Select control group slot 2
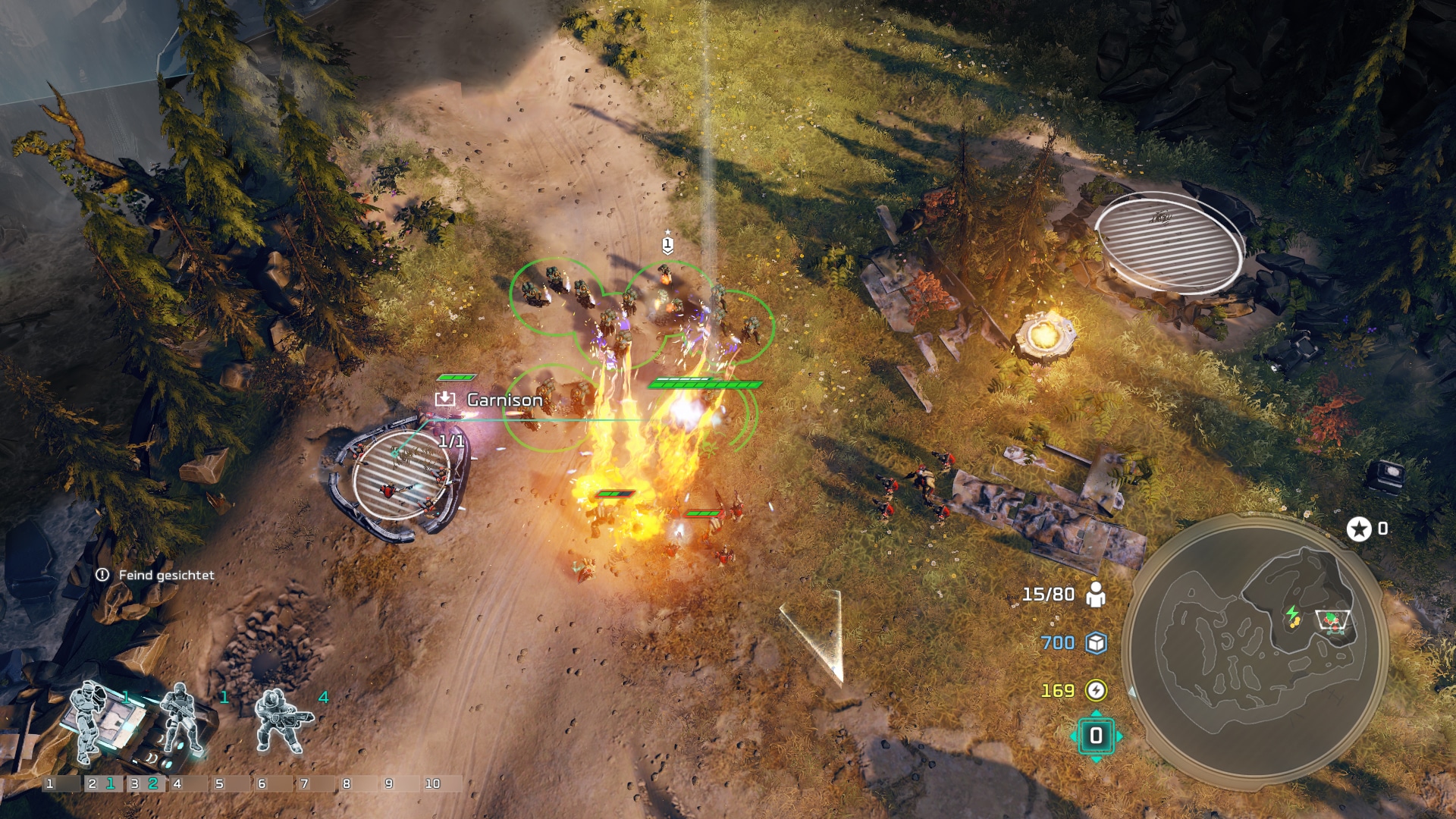 (x=102, y=783)
